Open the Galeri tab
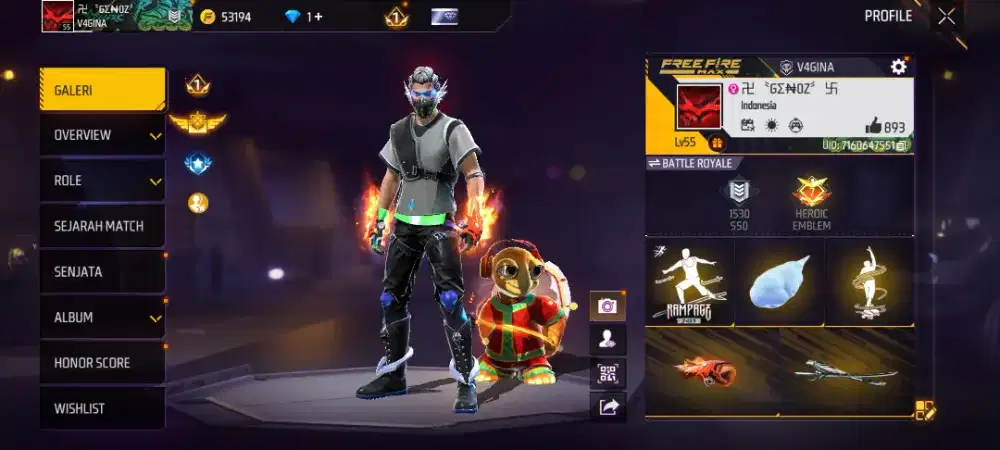The height and width of the screenshot is (450, 1000). (x=102, y=90)
